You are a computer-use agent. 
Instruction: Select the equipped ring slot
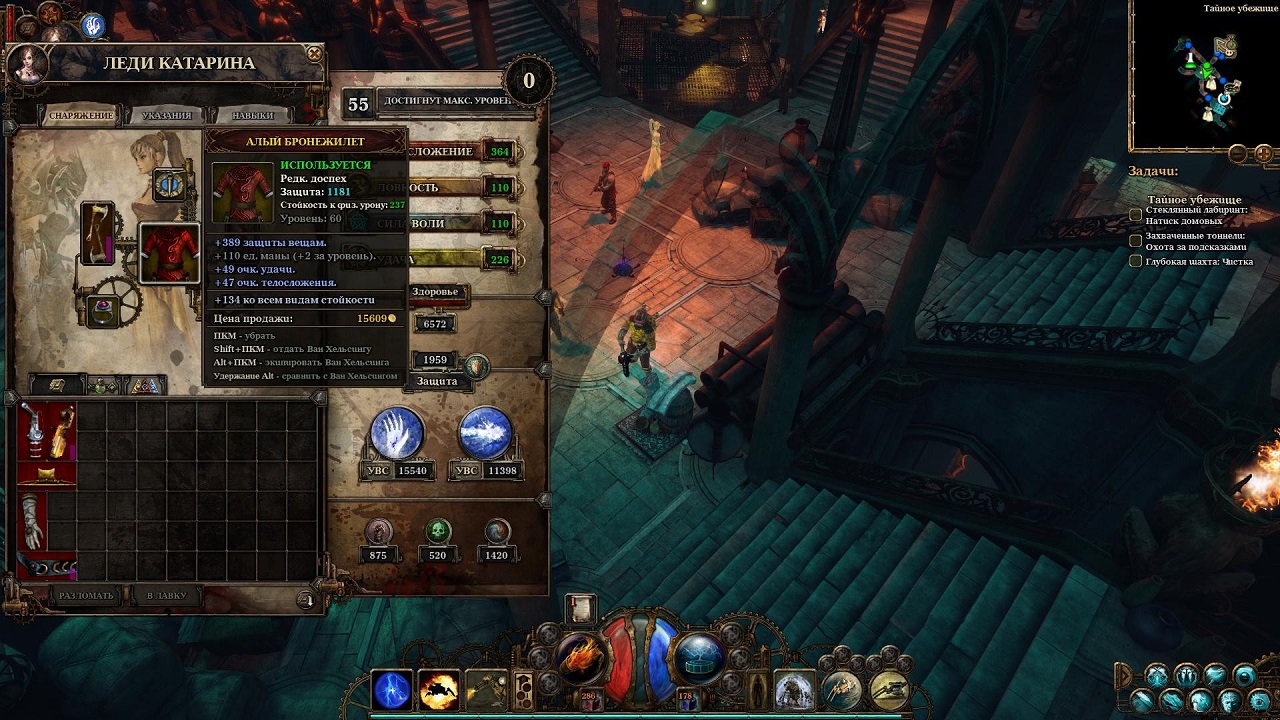pyautogui.click(x=101, y=311)
